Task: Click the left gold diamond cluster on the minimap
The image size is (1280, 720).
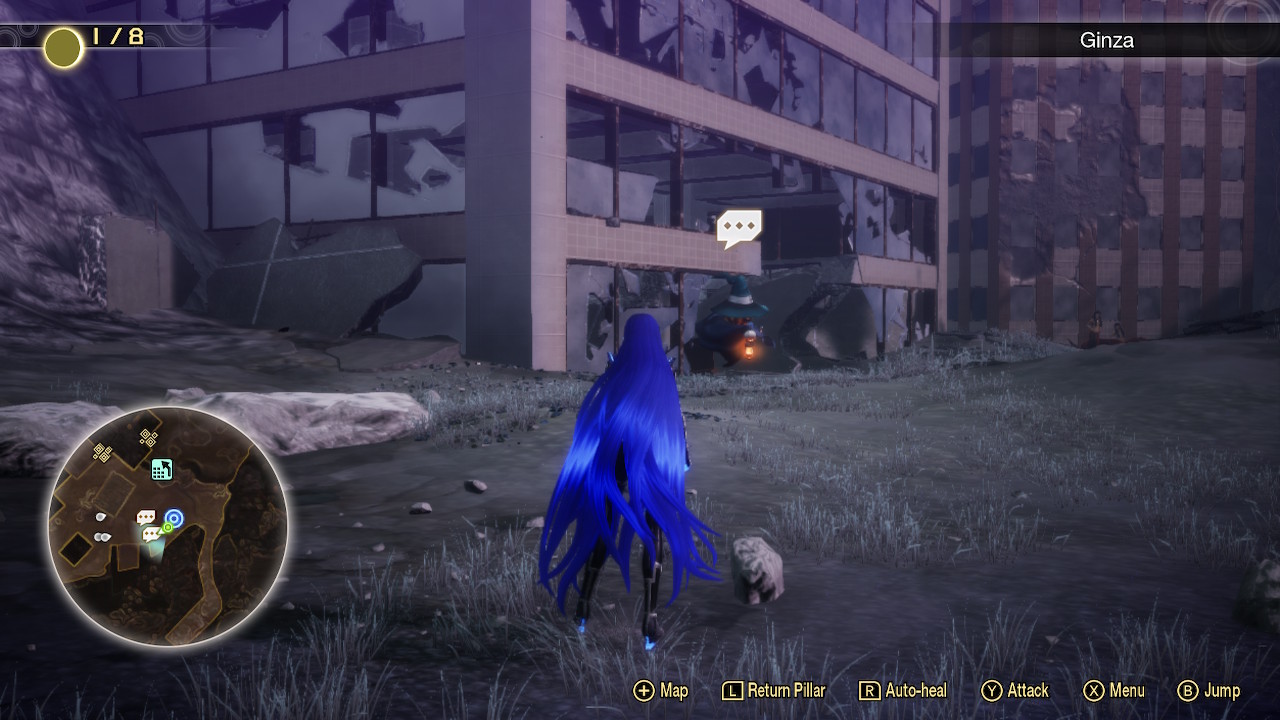Action: click(102, 450)
